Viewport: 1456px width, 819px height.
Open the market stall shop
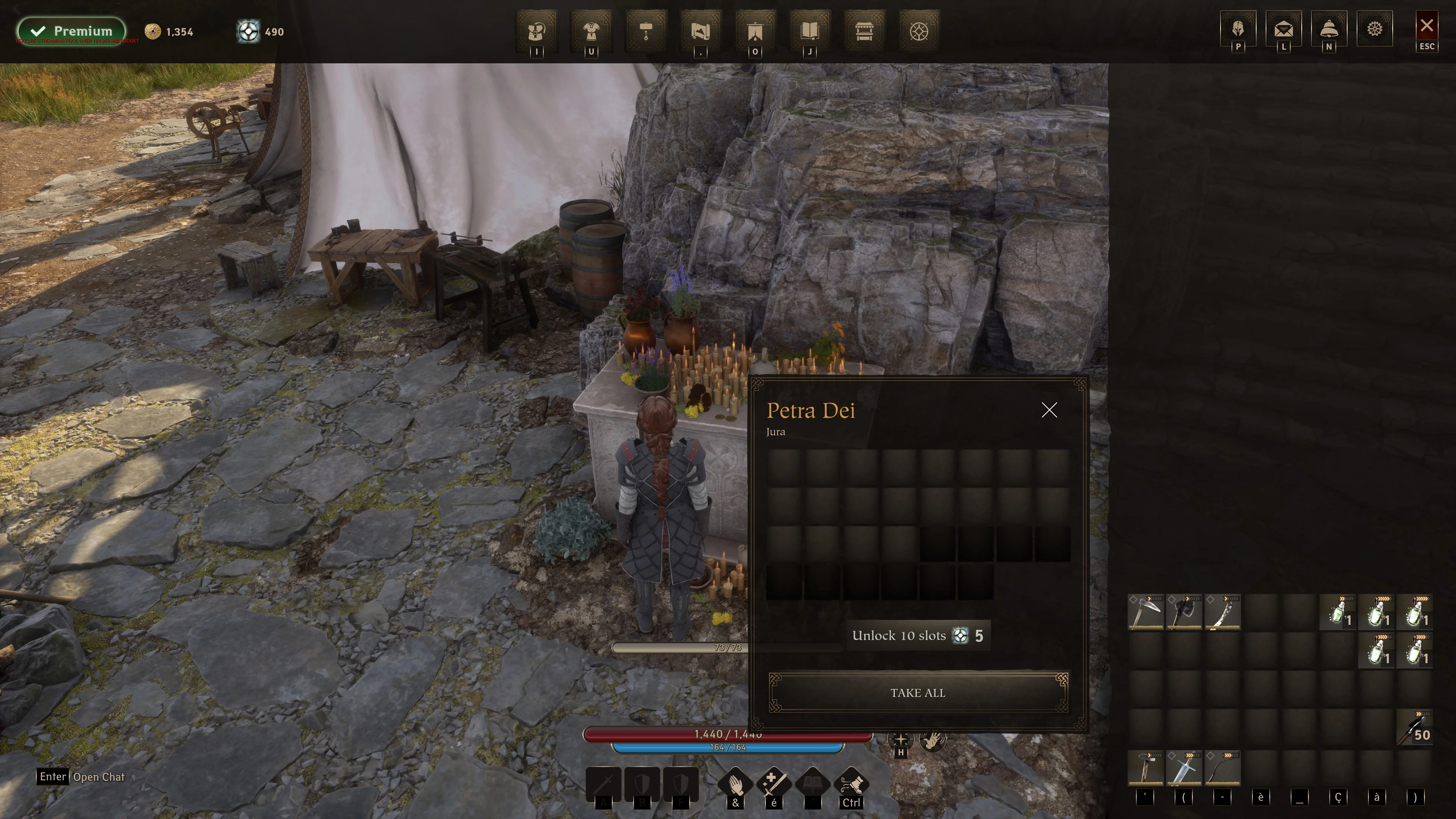[864, 31]
